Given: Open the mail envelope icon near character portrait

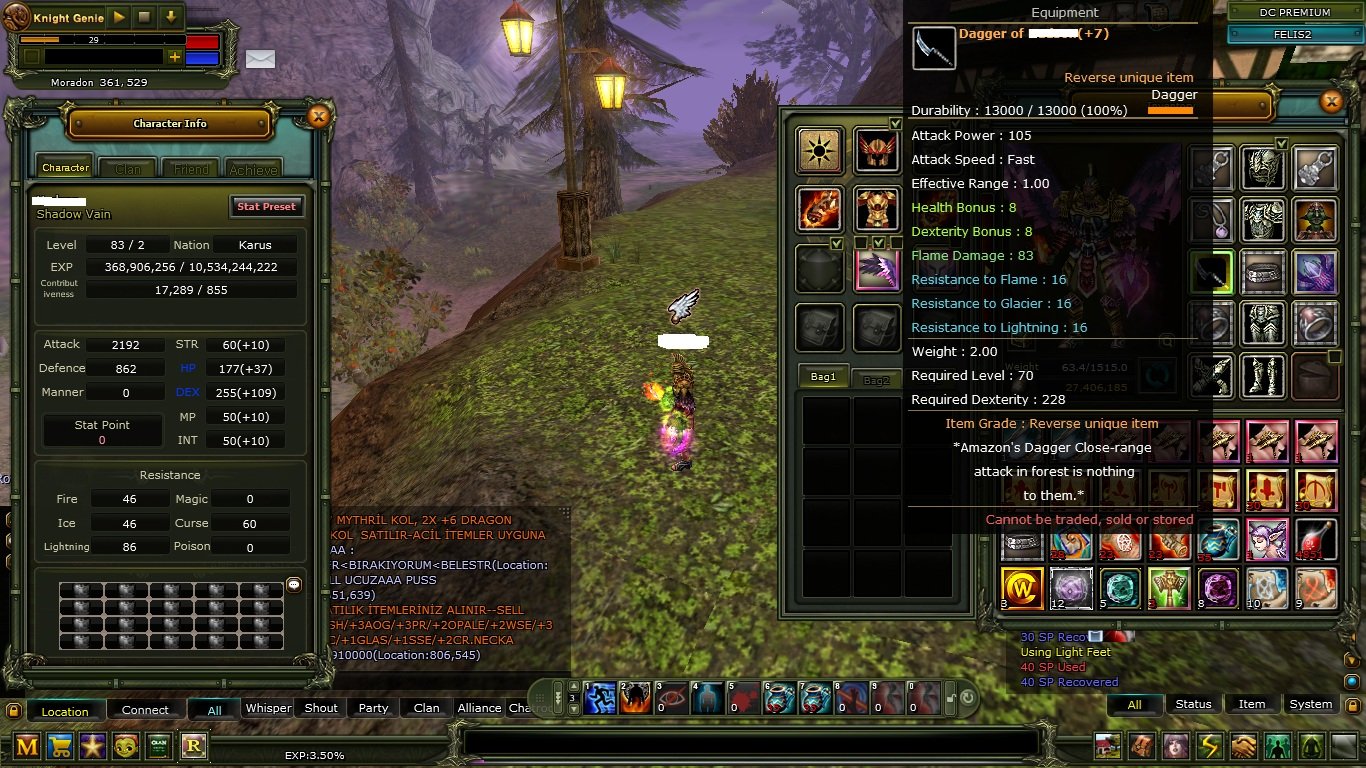Looking at the screenshot, I should coord(260,59).
